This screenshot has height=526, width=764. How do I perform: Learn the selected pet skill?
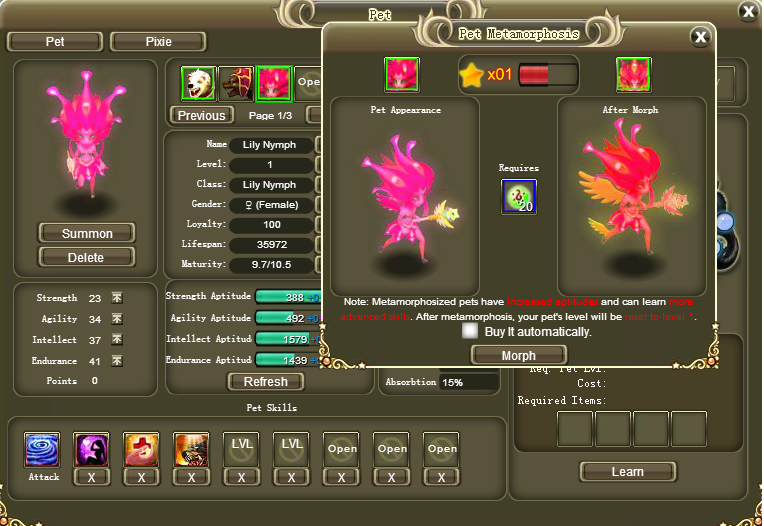tap(627, 471)
